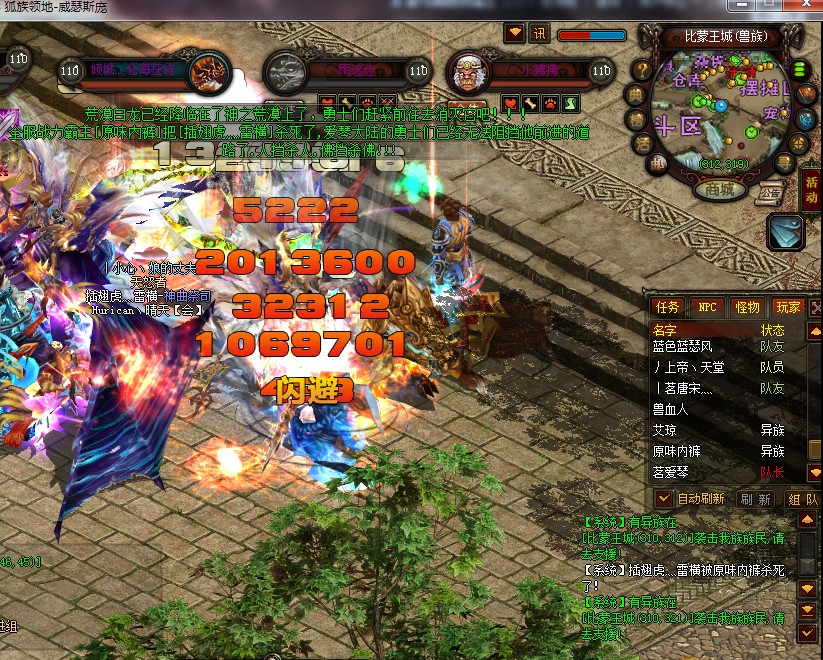Image resolution: width=823 pixels, height=660 pixels.
Task: Activate the blue blade skill icon
Action: coord(786,232)
